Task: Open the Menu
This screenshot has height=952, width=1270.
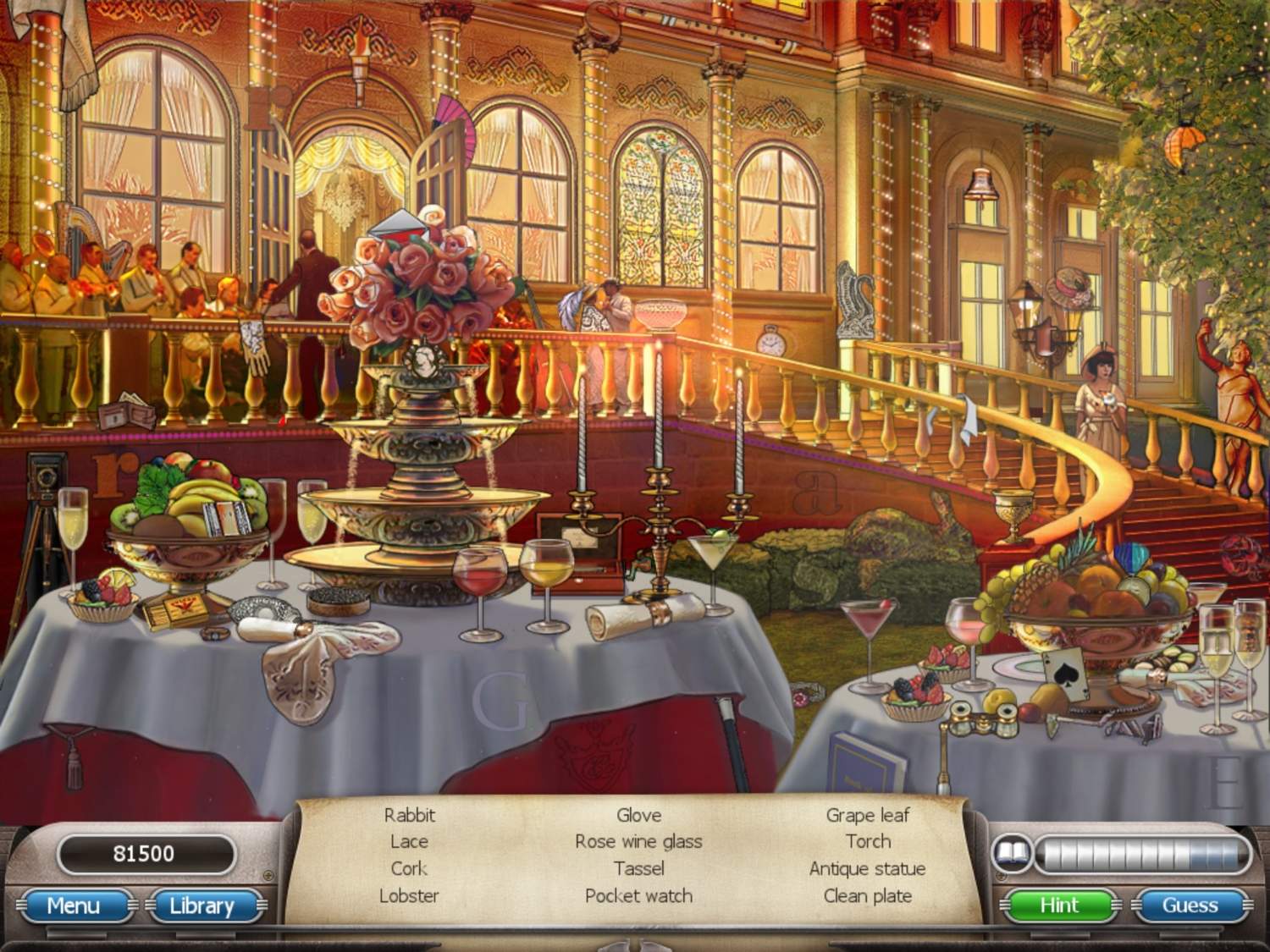Action: click(x=75, y=906)
